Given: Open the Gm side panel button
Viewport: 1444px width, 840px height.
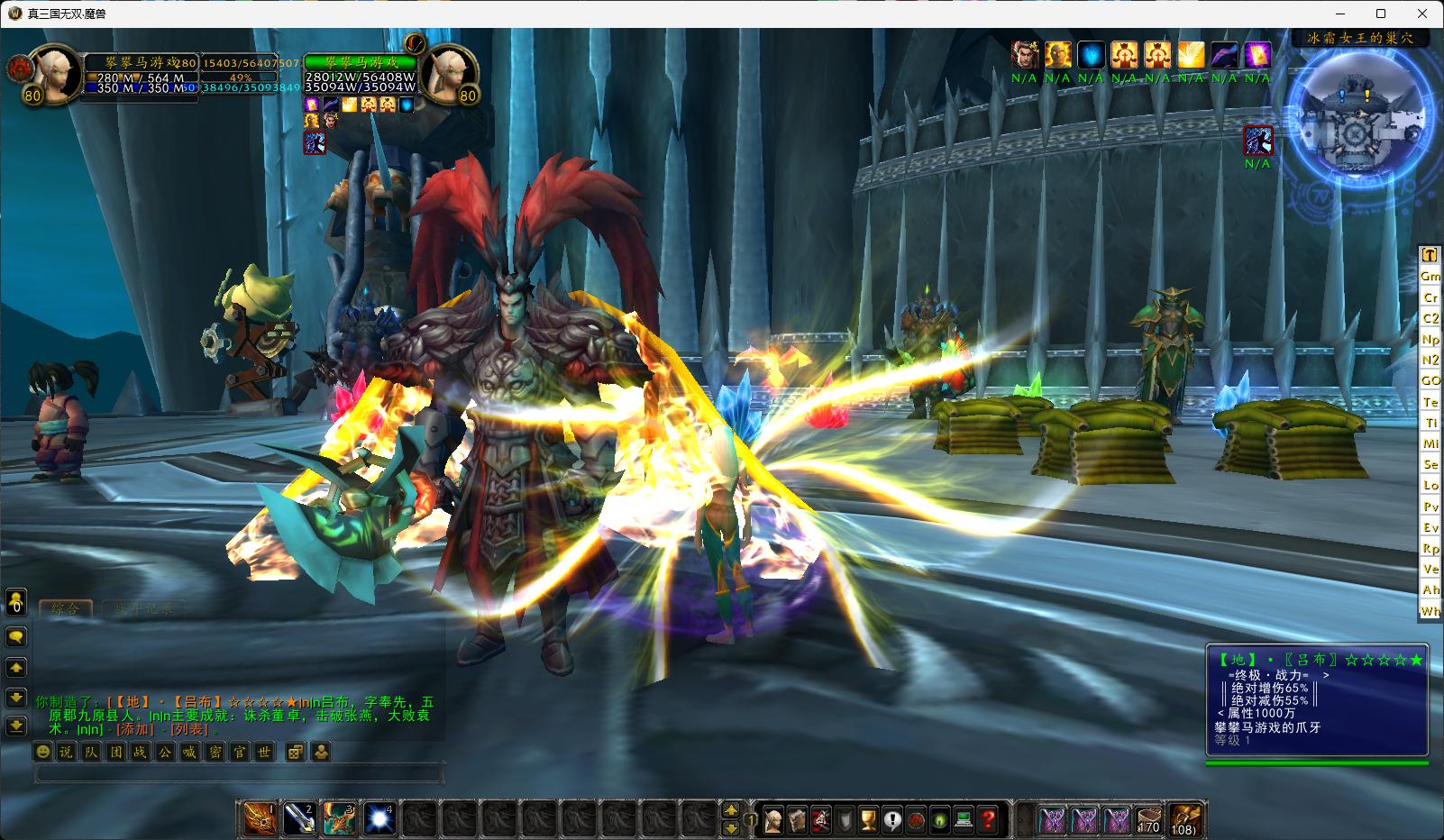Looking at the screenshot, I should 1430,276.
